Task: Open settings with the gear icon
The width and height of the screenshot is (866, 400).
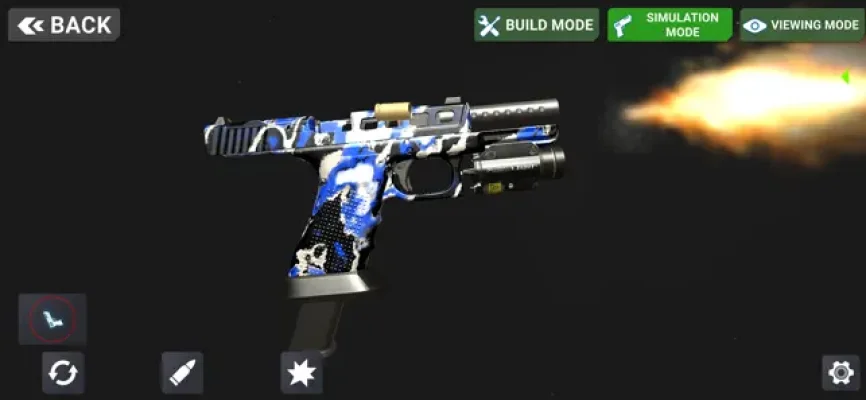Action: (x=840, y=373)
